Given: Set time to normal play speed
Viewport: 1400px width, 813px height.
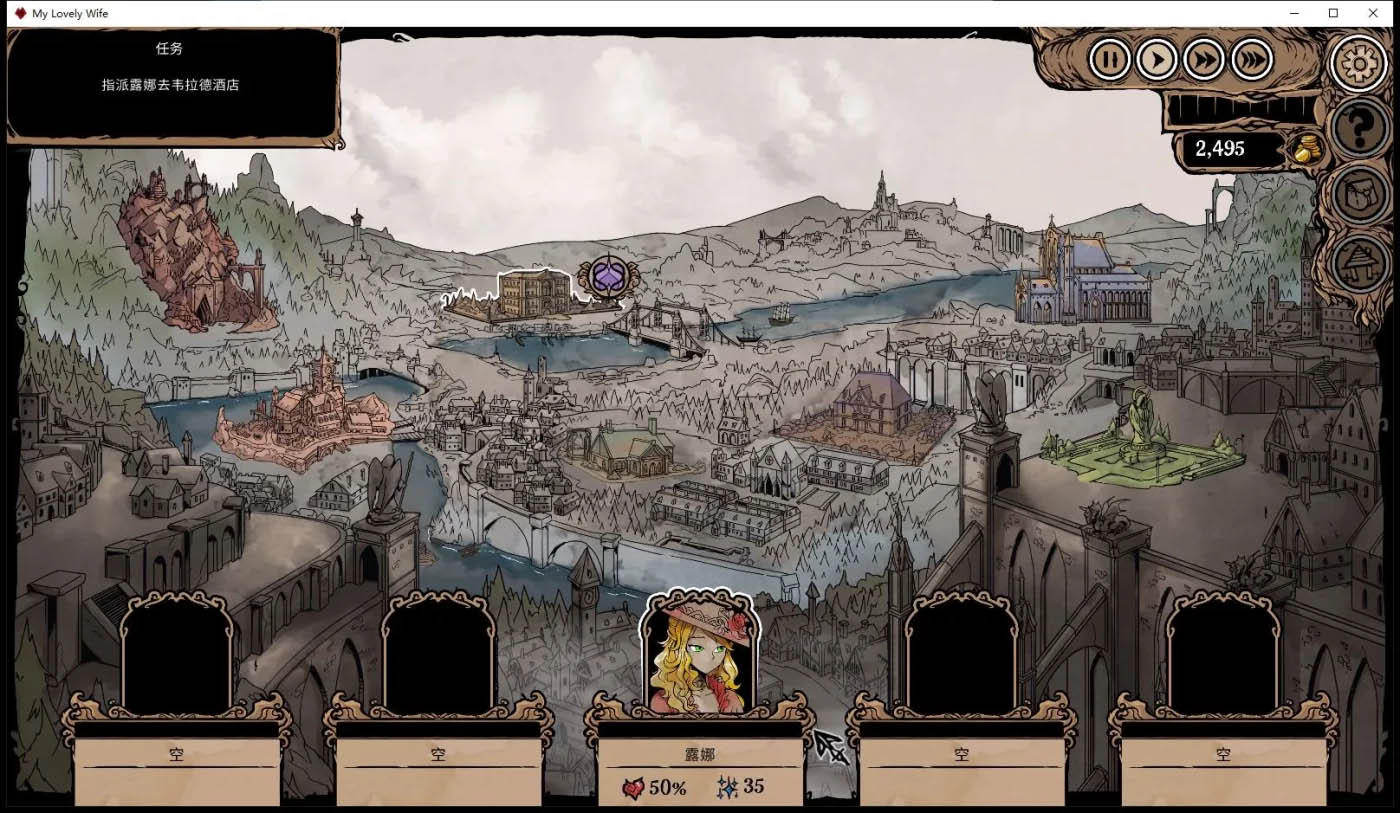Looking at the screenshot, I should tap(1157, 60).
